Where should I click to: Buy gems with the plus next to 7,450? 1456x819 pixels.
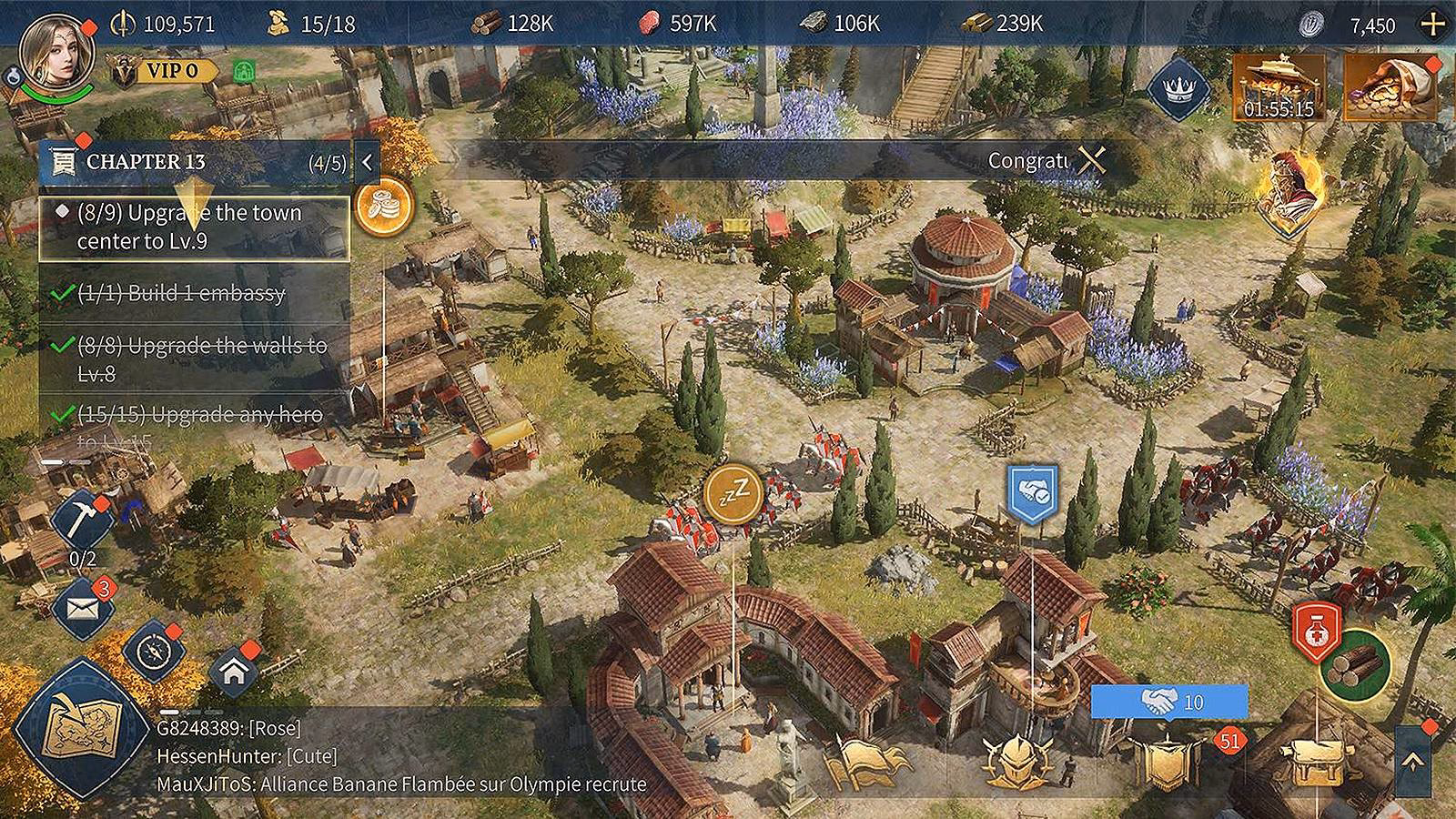pyautogui.click(x=1430, y=25)
